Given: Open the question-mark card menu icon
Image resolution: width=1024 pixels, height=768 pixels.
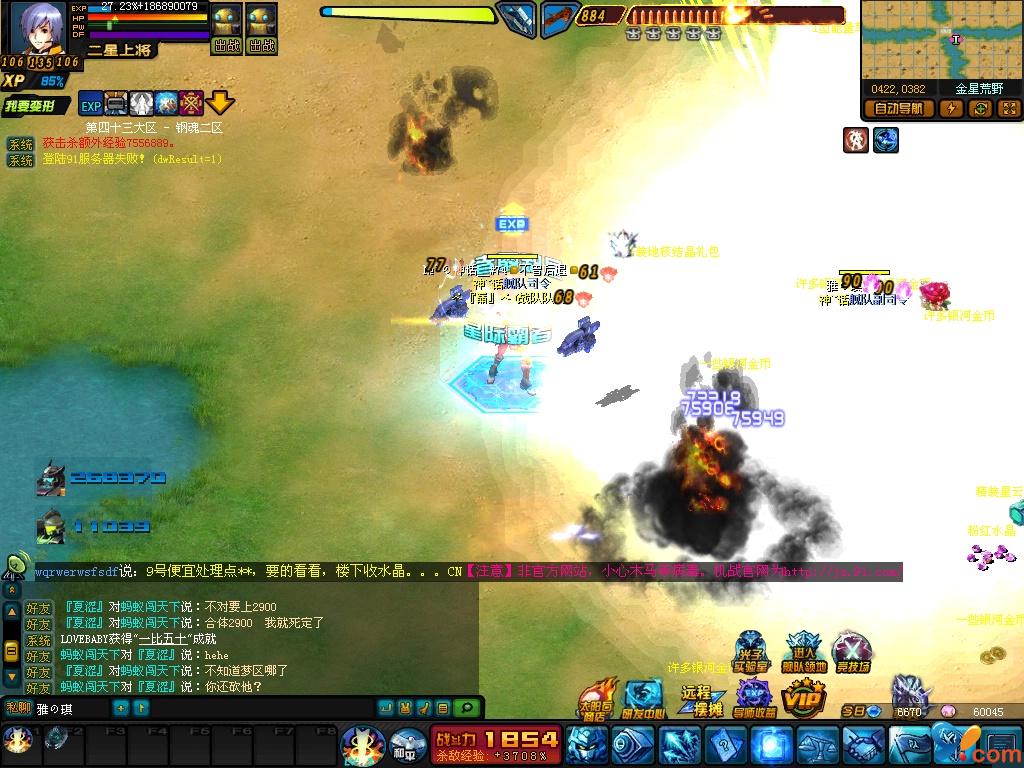Looking at the screenshot, I should [x=724, y=745].
